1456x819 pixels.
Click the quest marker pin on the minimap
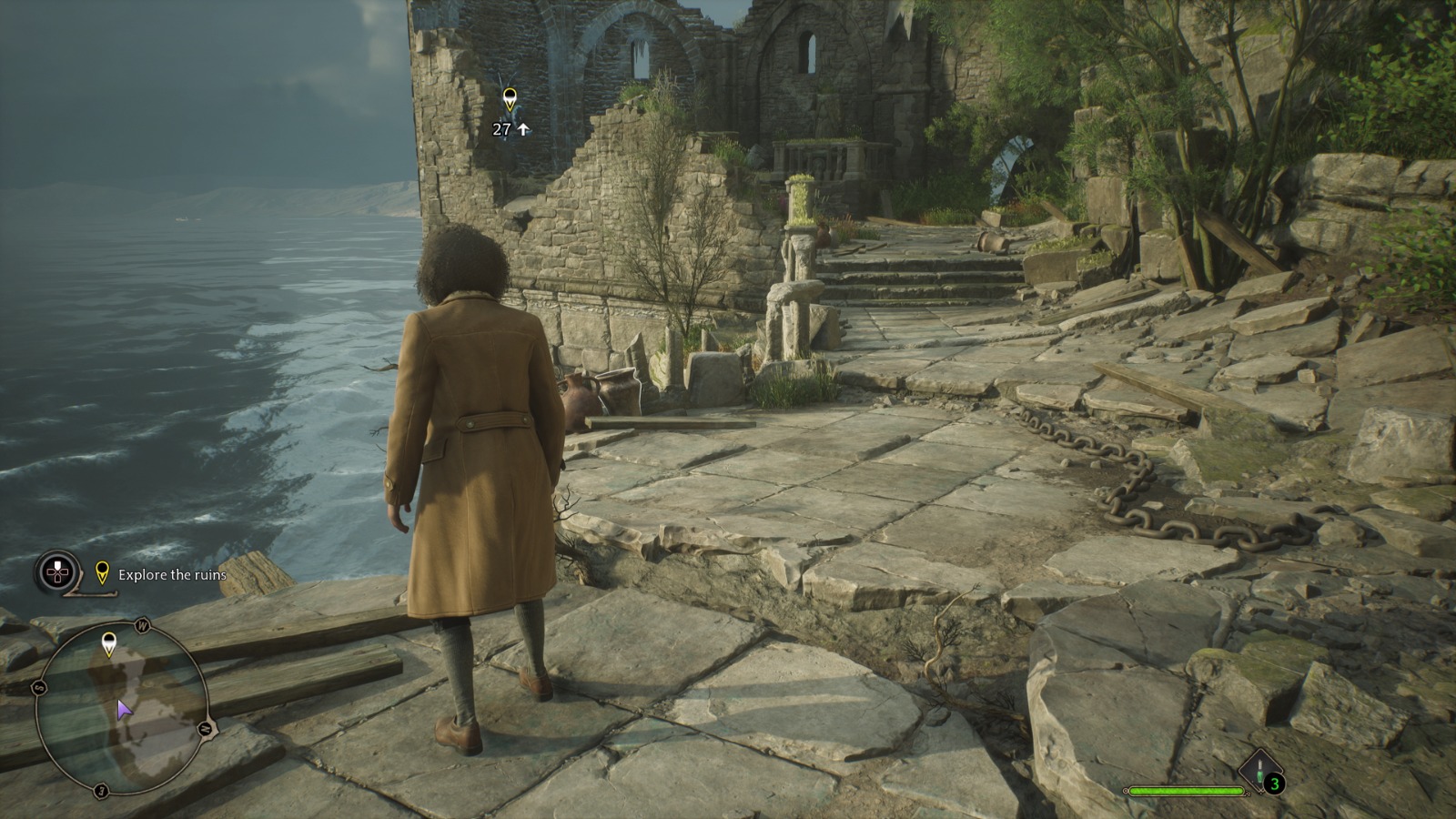point(109,642)
